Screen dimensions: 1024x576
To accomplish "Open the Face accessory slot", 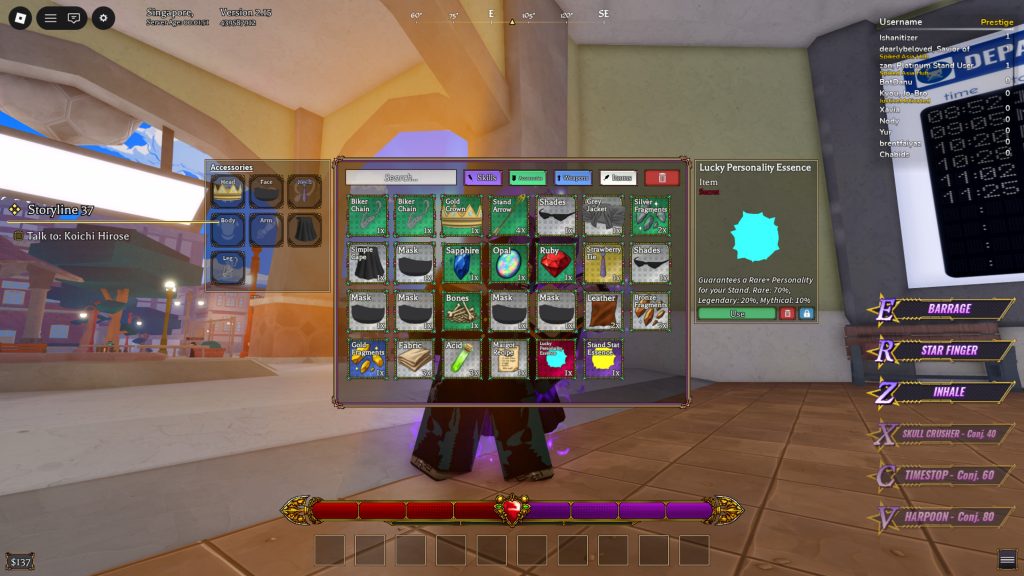I will point(266,191).
